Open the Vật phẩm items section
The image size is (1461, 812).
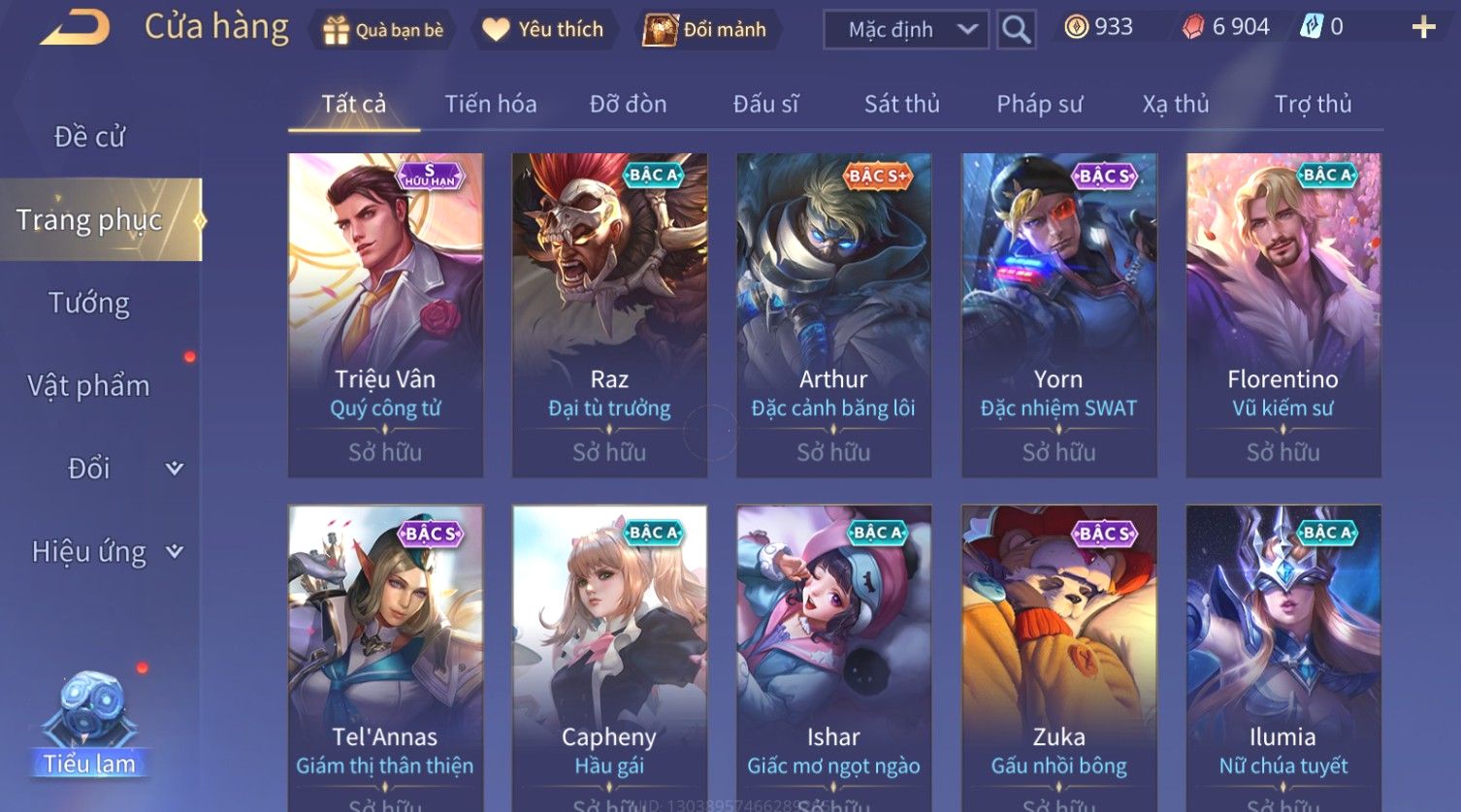pos(89,386)
